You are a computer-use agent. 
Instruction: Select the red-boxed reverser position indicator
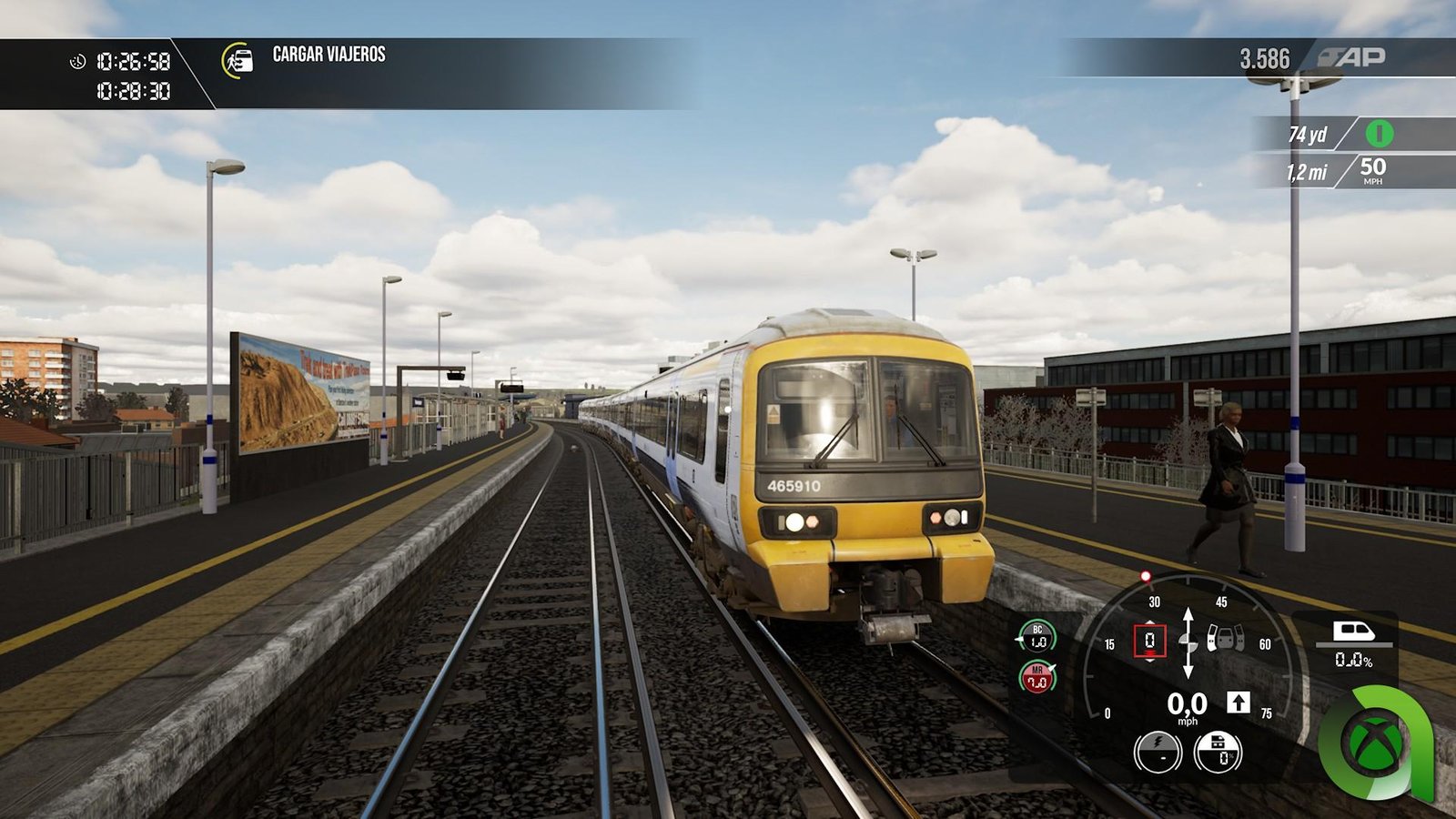[1149, 641]
